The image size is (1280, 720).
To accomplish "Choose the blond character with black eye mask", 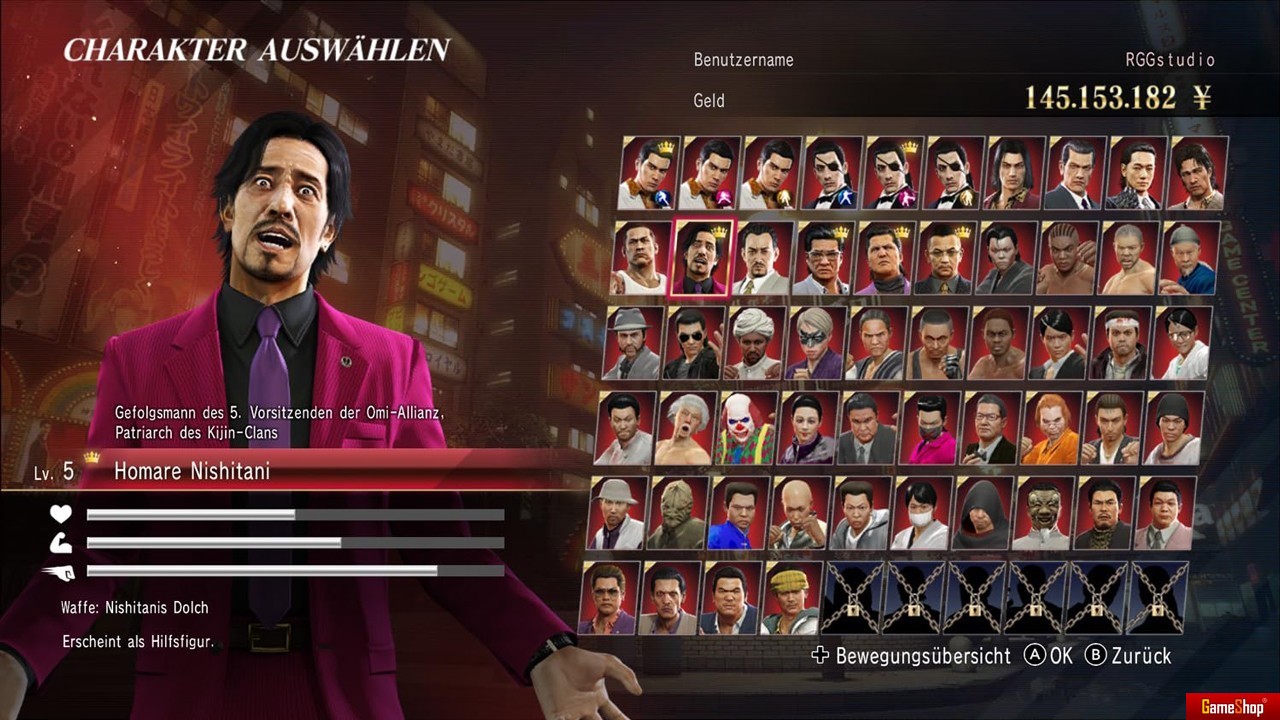I will click(x=816, y=343).
